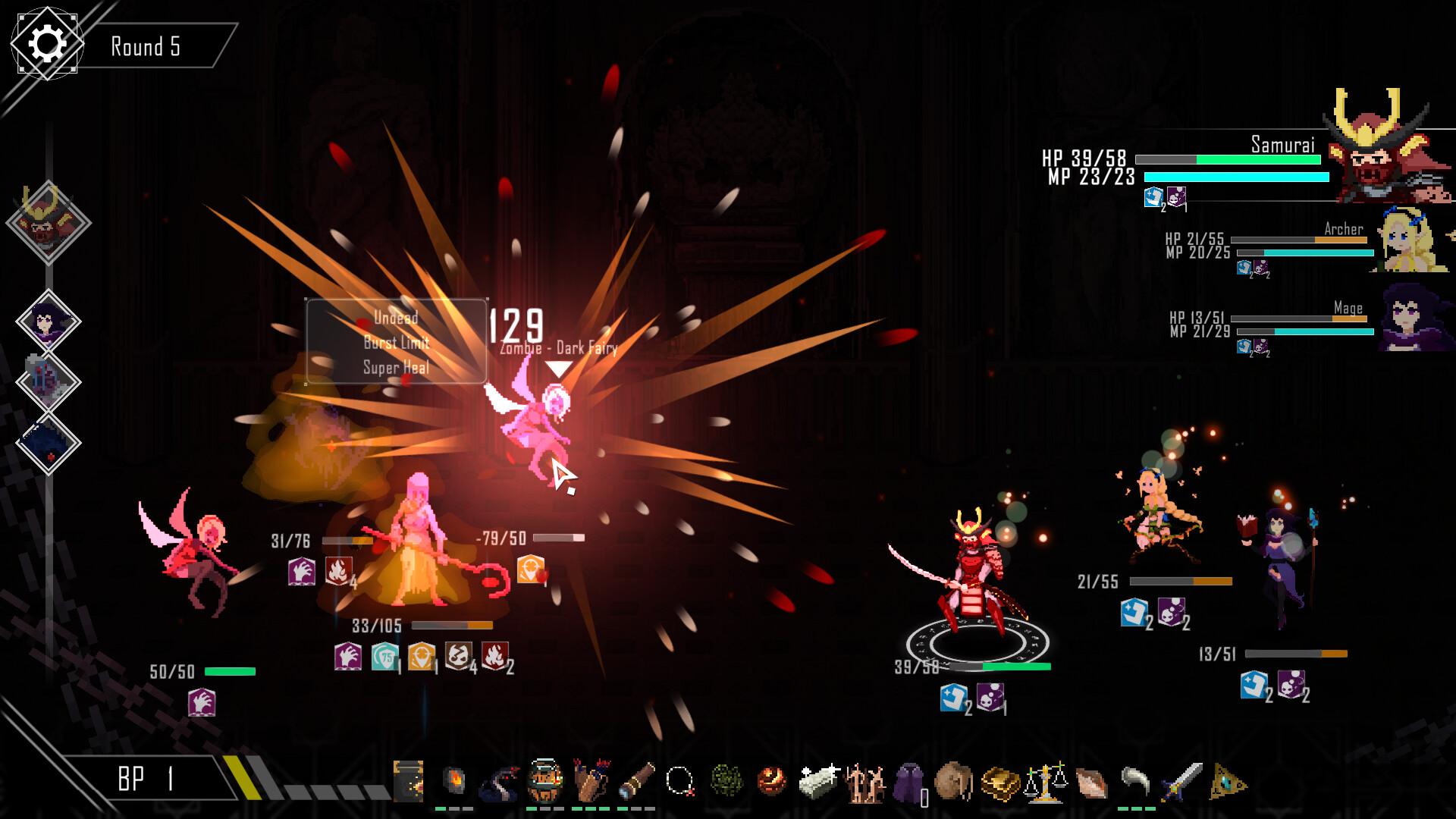1456x819 pixels.
Task: Open the settings gear menu
Action: pyautogui.click(x=45, y=43)
